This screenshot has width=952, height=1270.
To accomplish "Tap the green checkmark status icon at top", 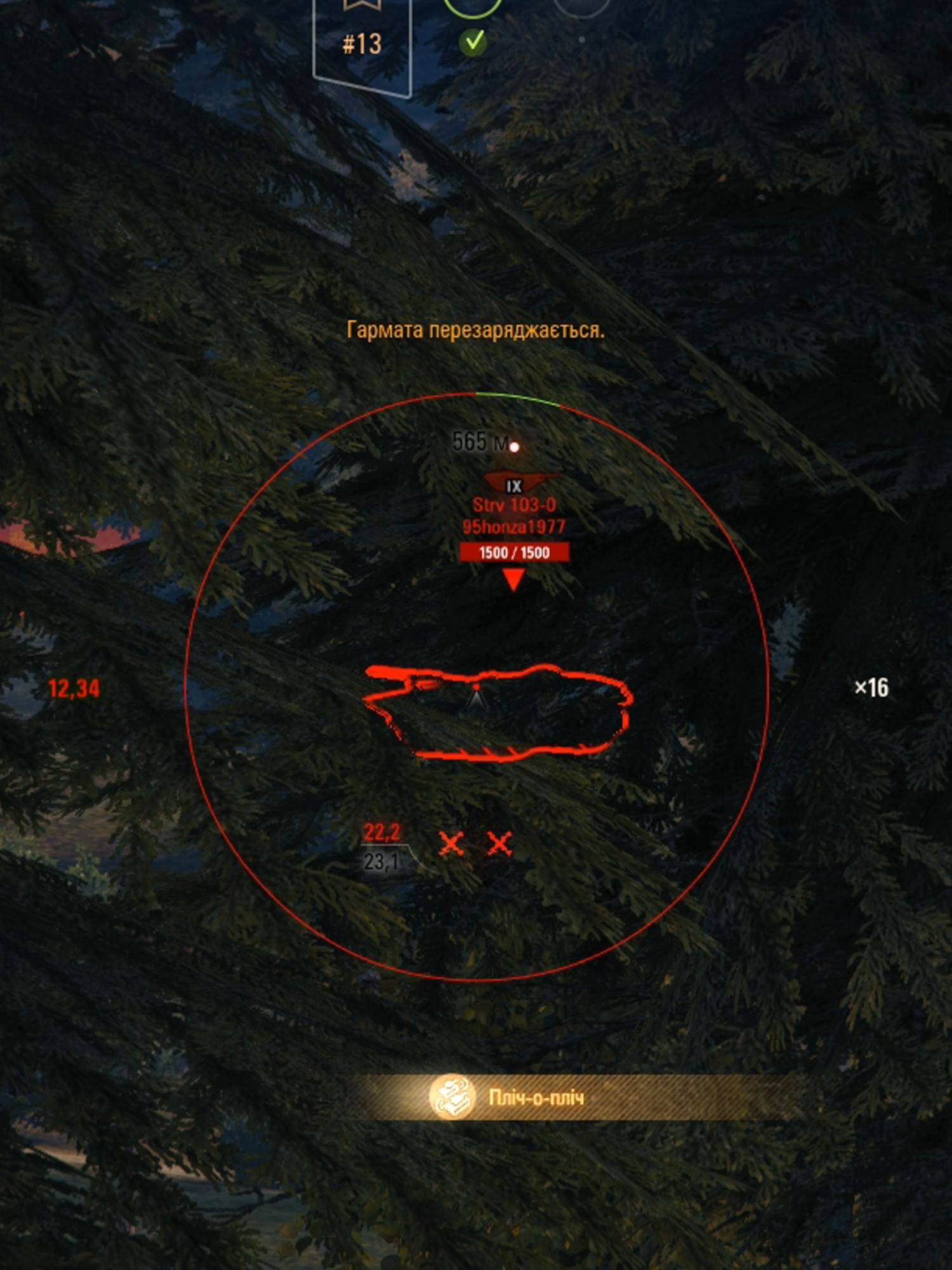I will (x=473, y=41).
